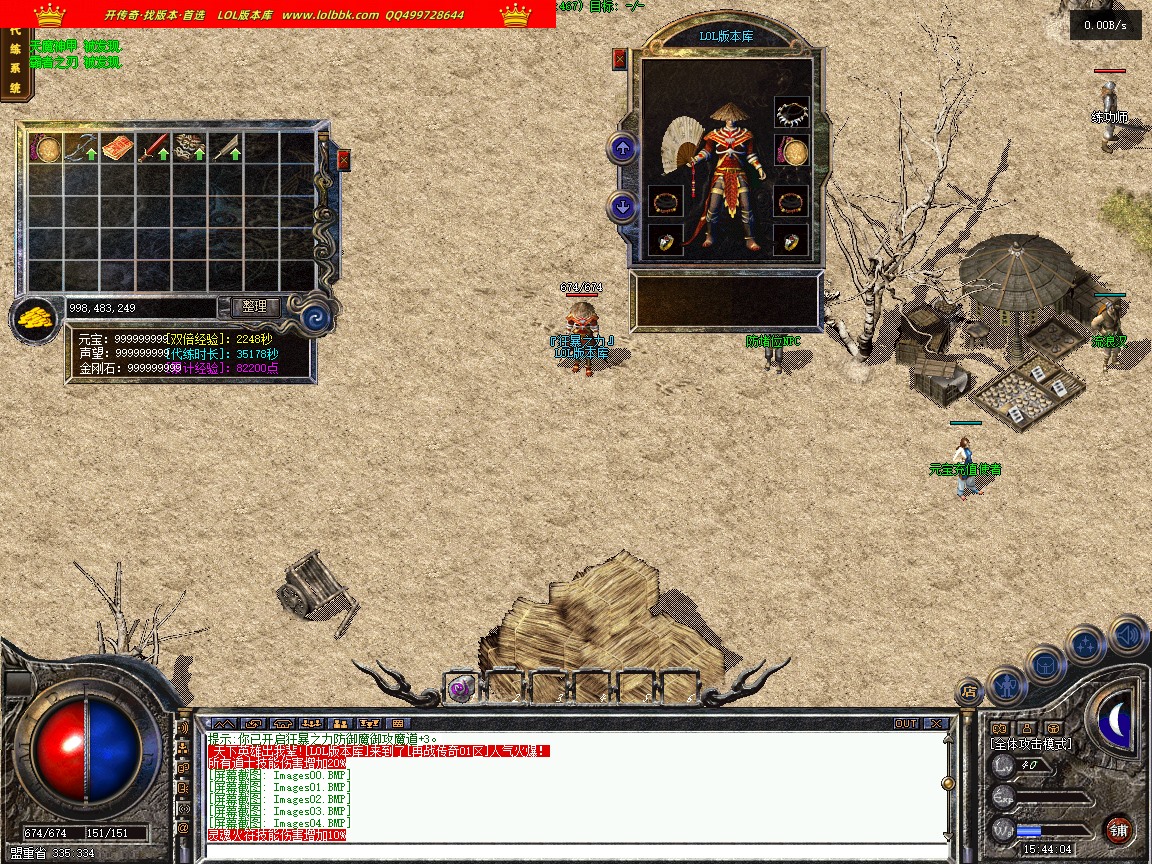Click the OUT button above the chat
The width and height of the screenshot is (1152, 864).
click(x=905, y=723)
